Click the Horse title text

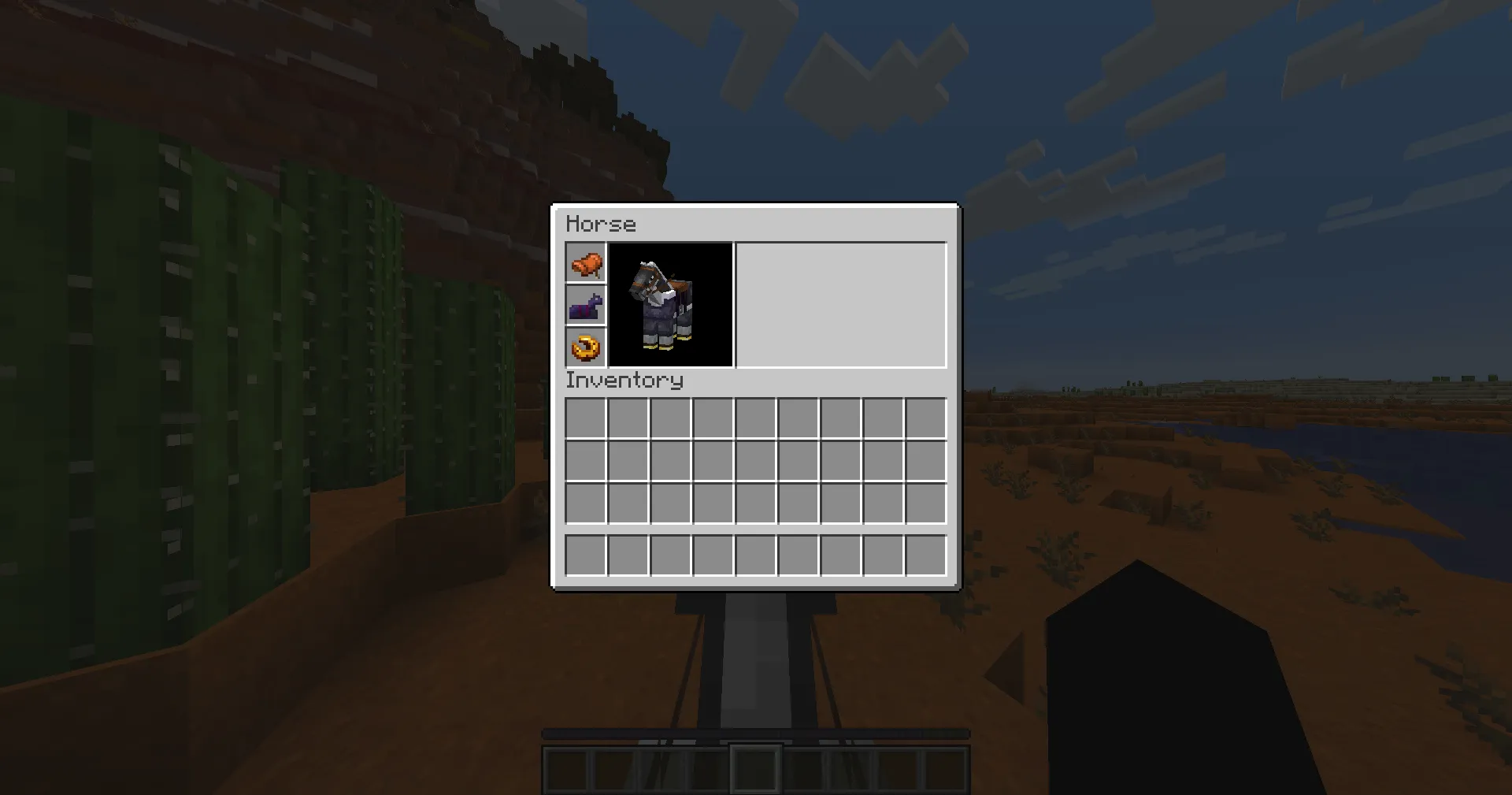(602, 224)
